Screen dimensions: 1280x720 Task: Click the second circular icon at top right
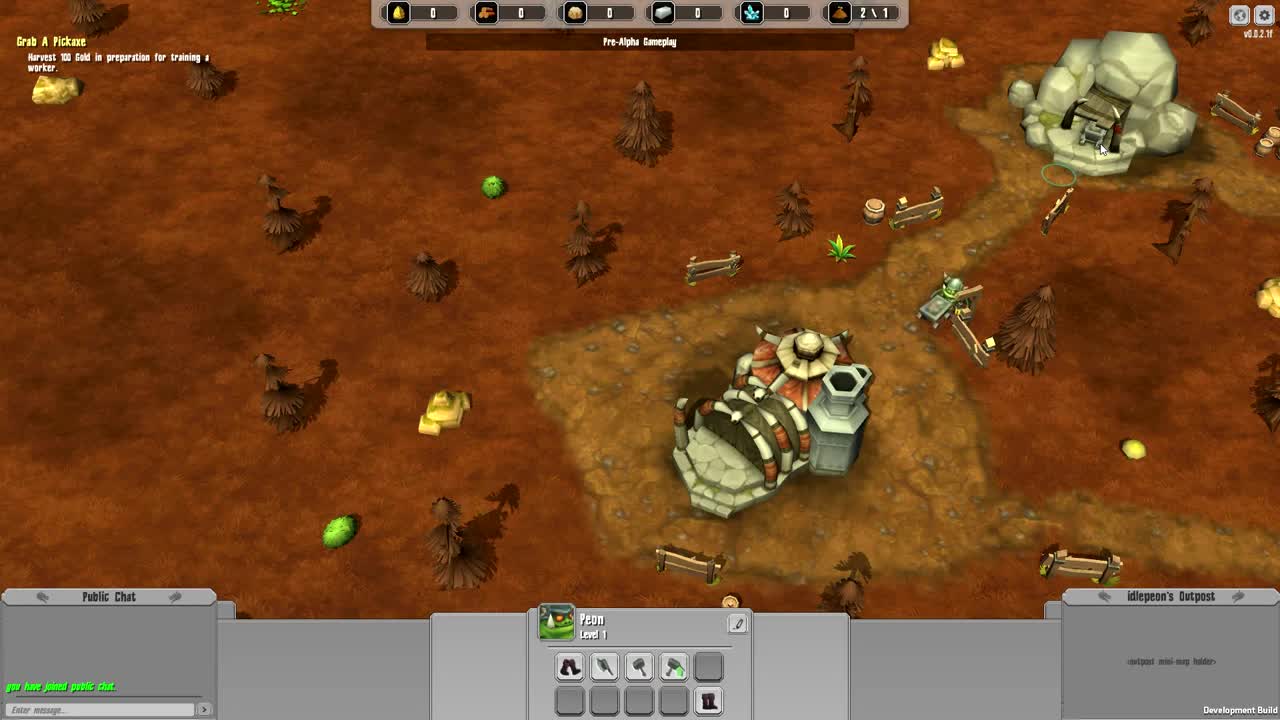[x=1262, y=15]
